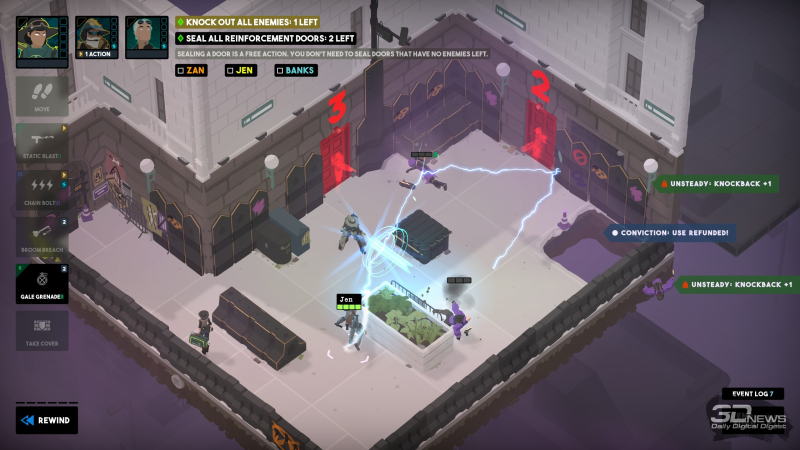Select the wide-brimmed hat character portrait
The height and width of the screenshot is (450, 800).
(x=42, y=38)
